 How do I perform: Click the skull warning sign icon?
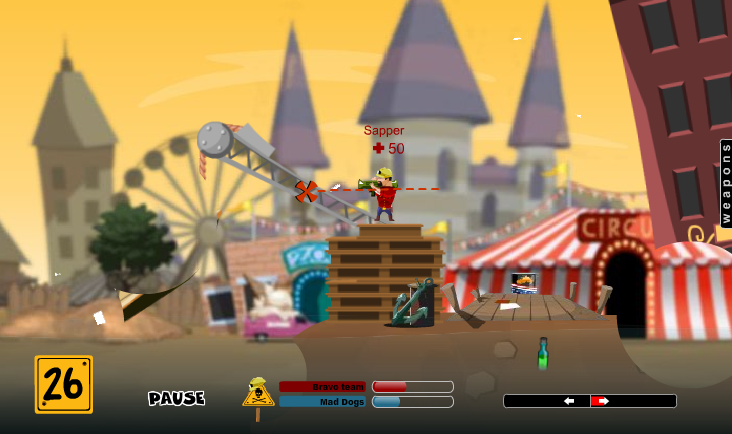(258, 392)
